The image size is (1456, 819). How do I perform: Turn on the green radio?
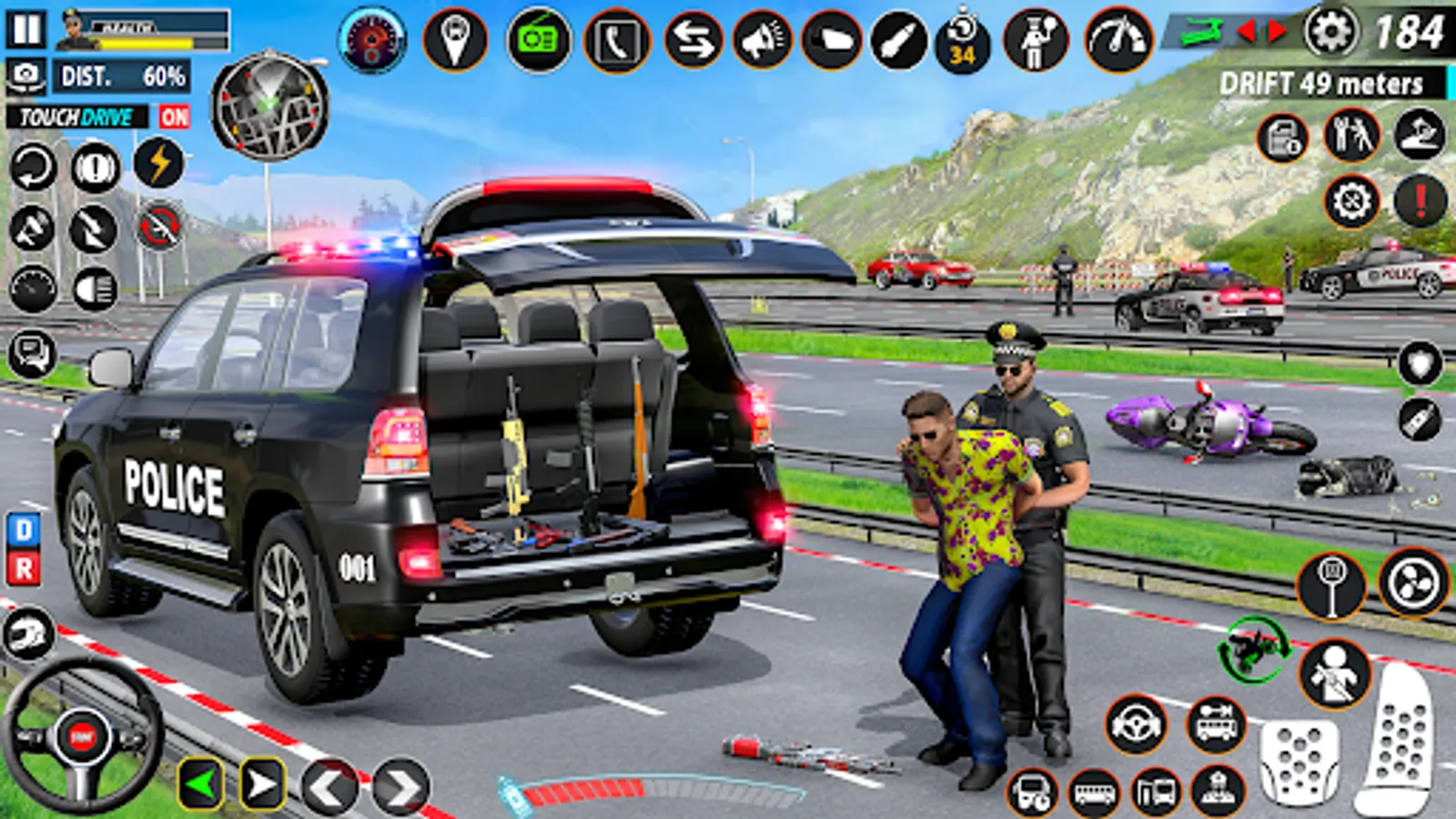[538, 40]
